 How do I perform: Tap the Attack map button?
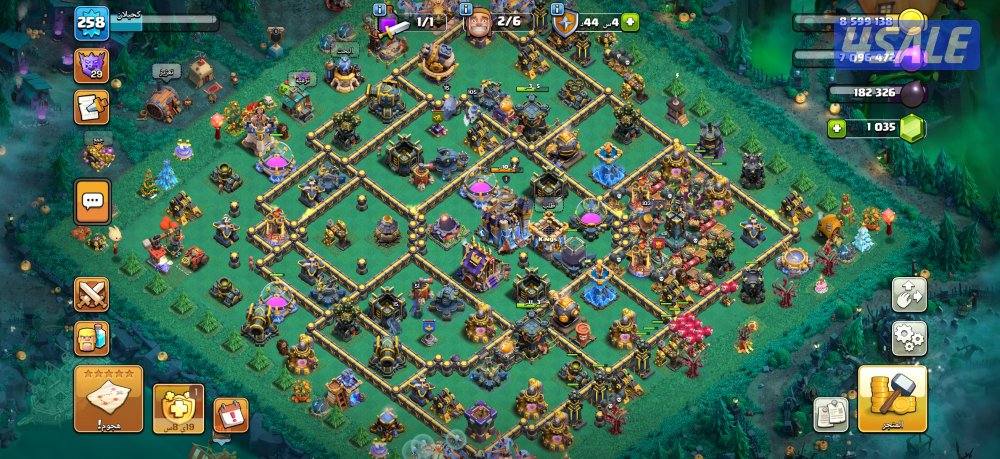(108, 398)
